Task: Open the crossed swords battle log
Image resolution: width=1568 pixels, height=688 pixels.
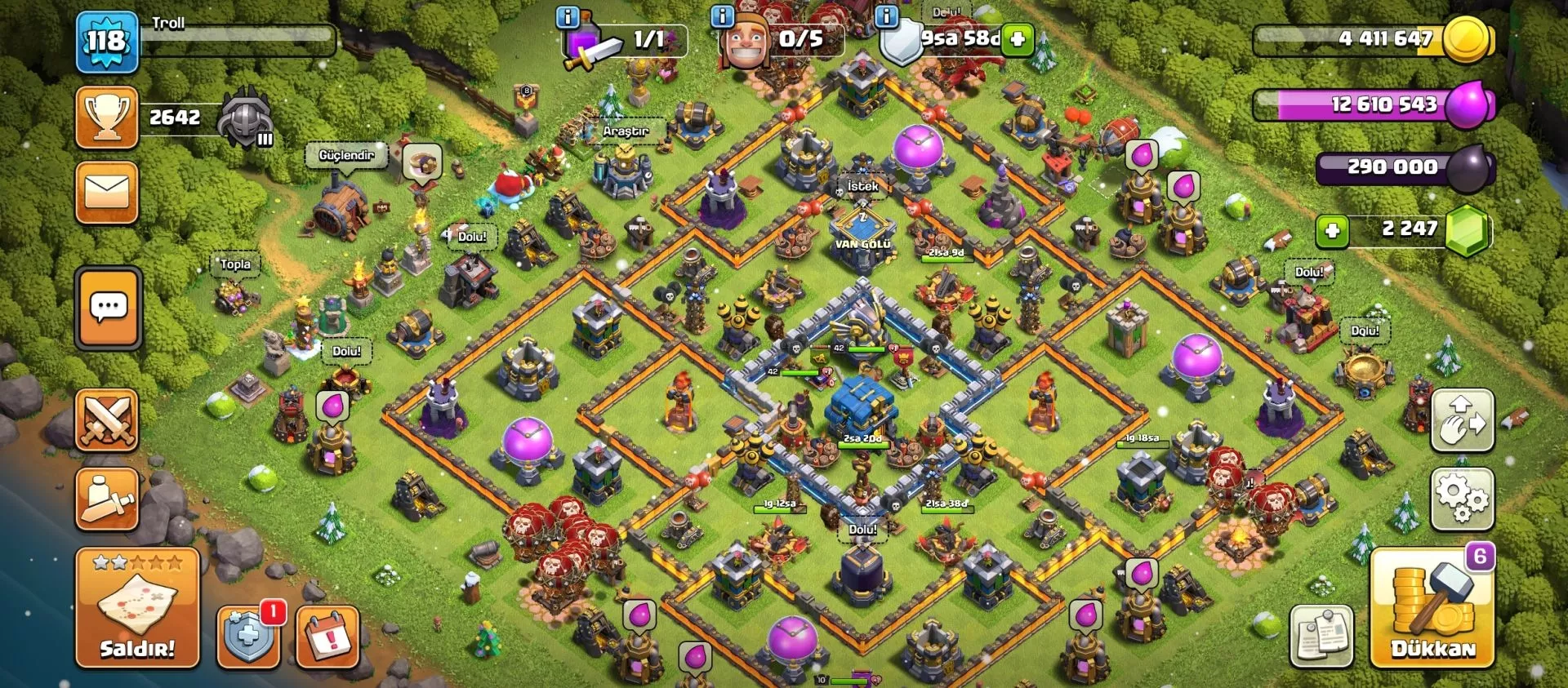Action: tap(107, 420)
